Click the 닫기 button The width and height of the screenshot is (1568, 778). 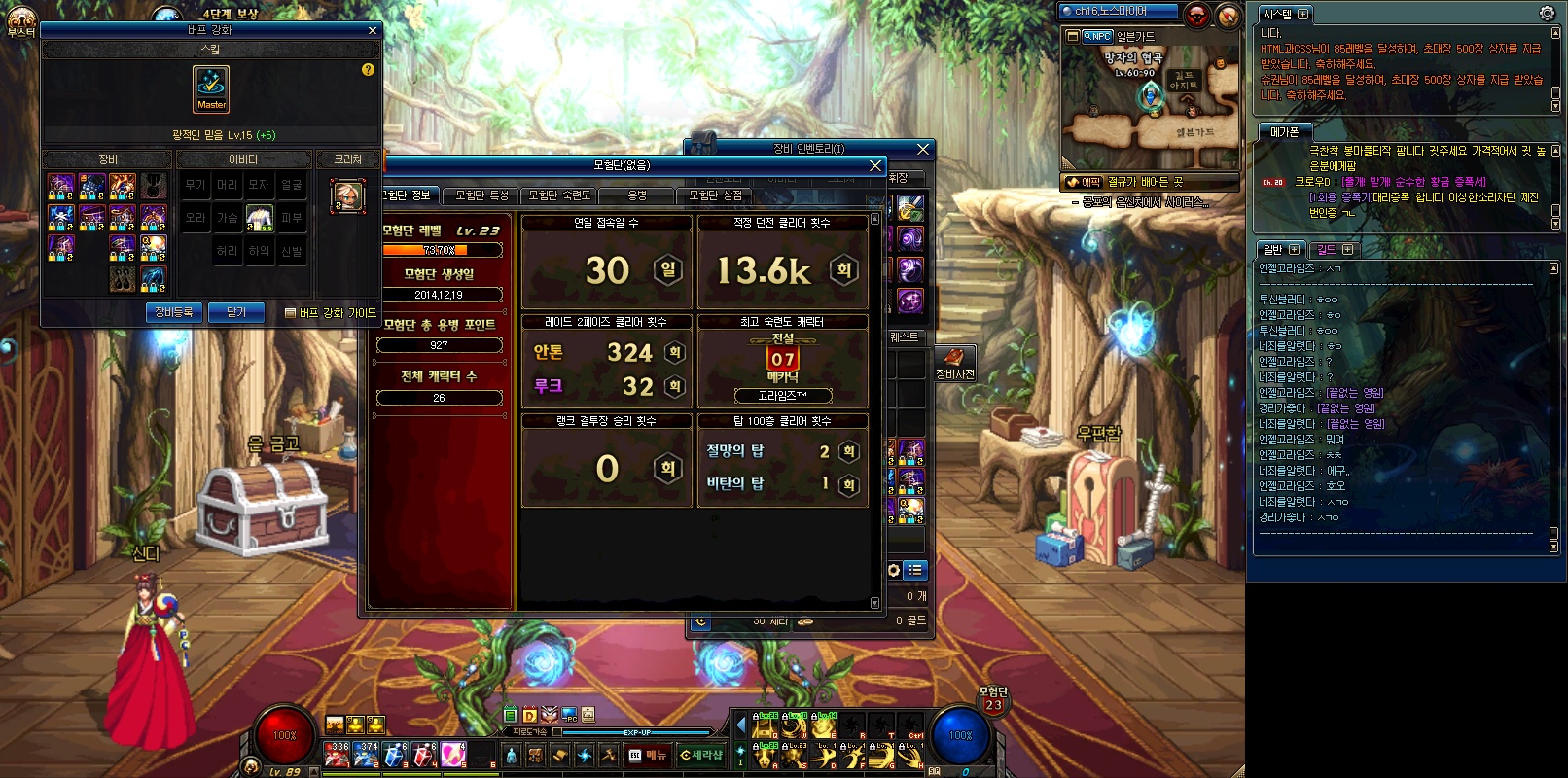(x=236, y=312)
